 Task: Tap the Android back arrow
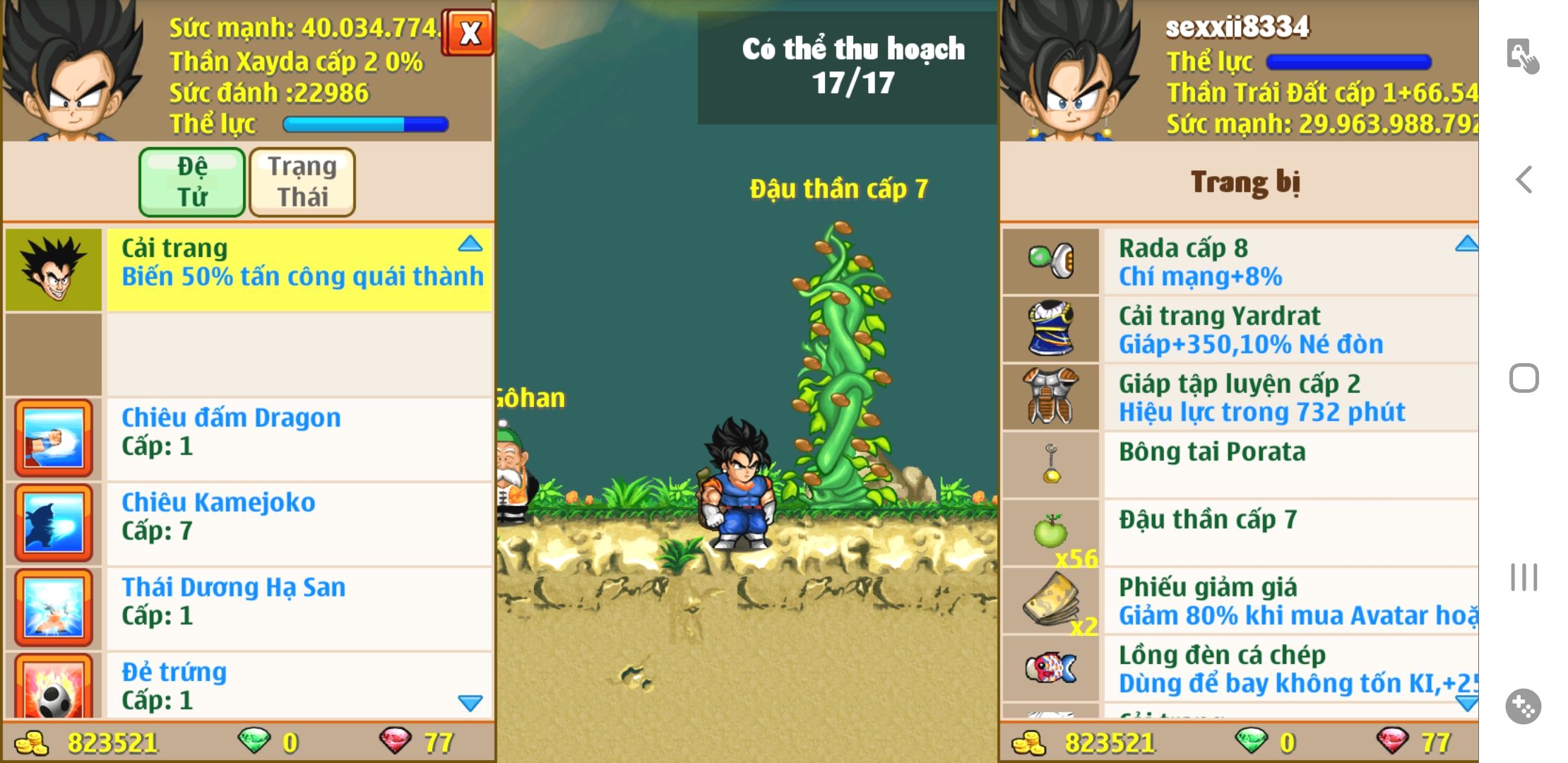click(x=1524, y=180)
